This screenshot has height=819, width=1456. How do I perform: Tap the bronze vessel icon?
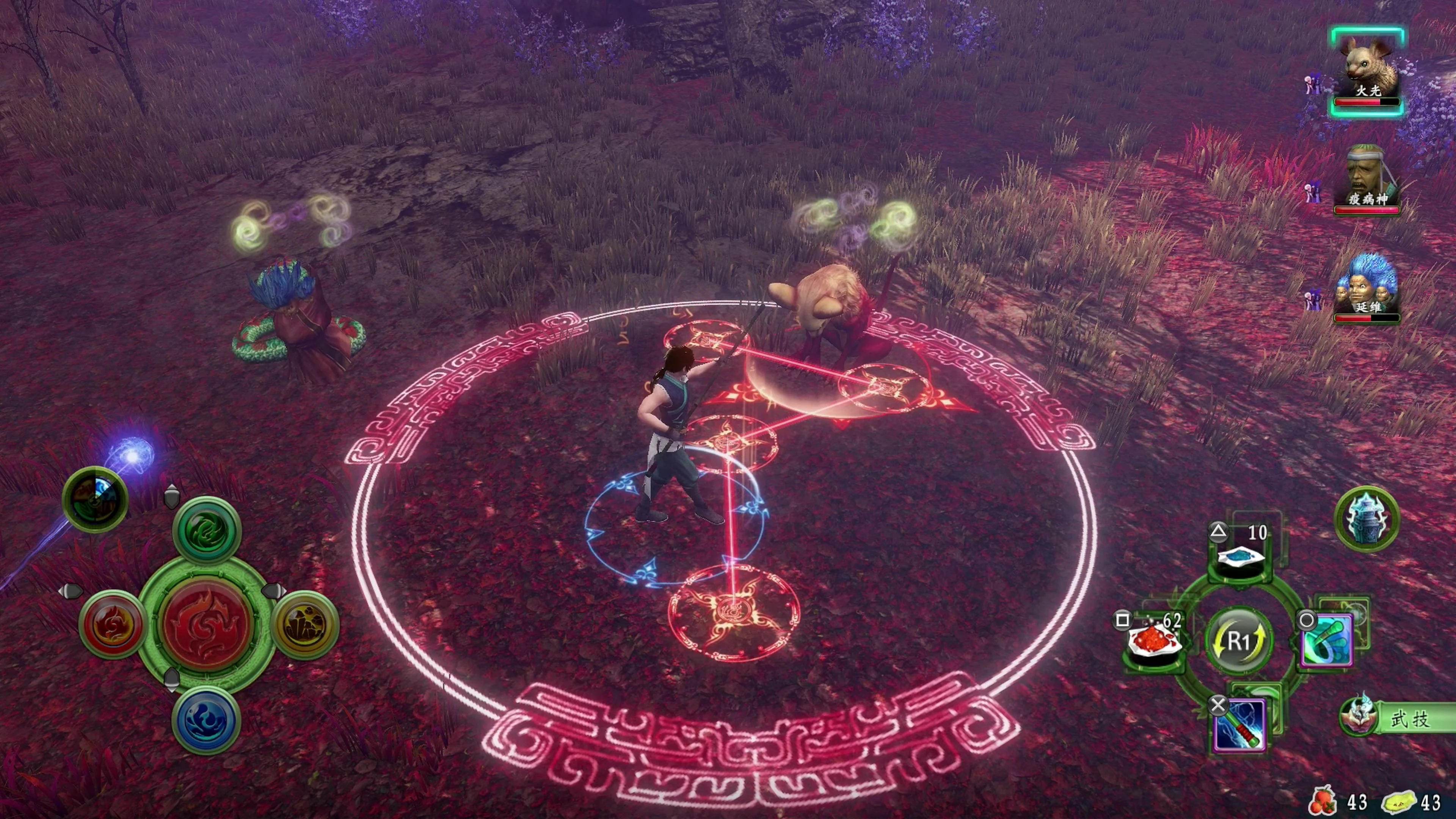click(1367, 518)
